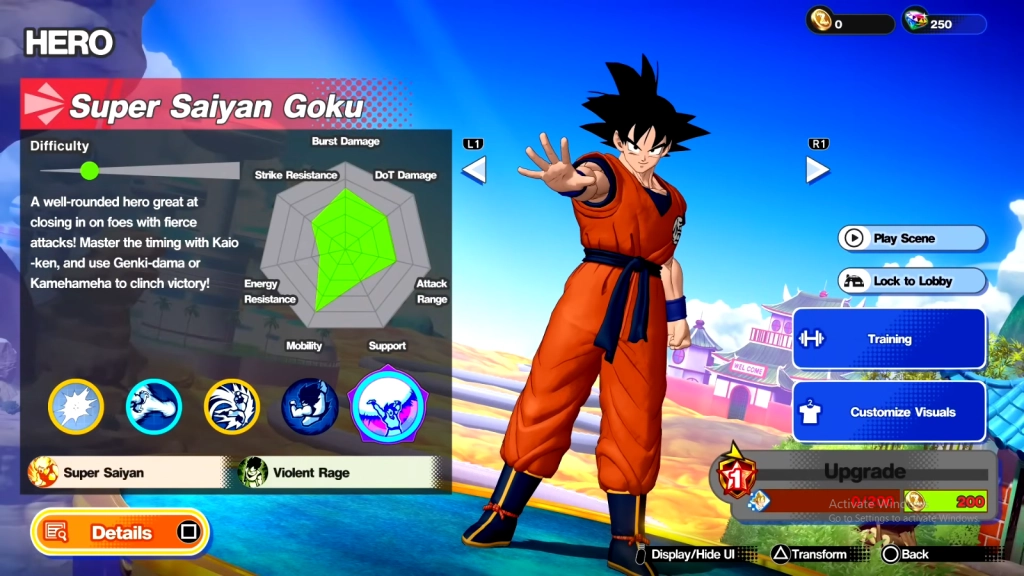Play Scene for the hero
This screenshot has width=1024, height=576.
coord(911,239)
